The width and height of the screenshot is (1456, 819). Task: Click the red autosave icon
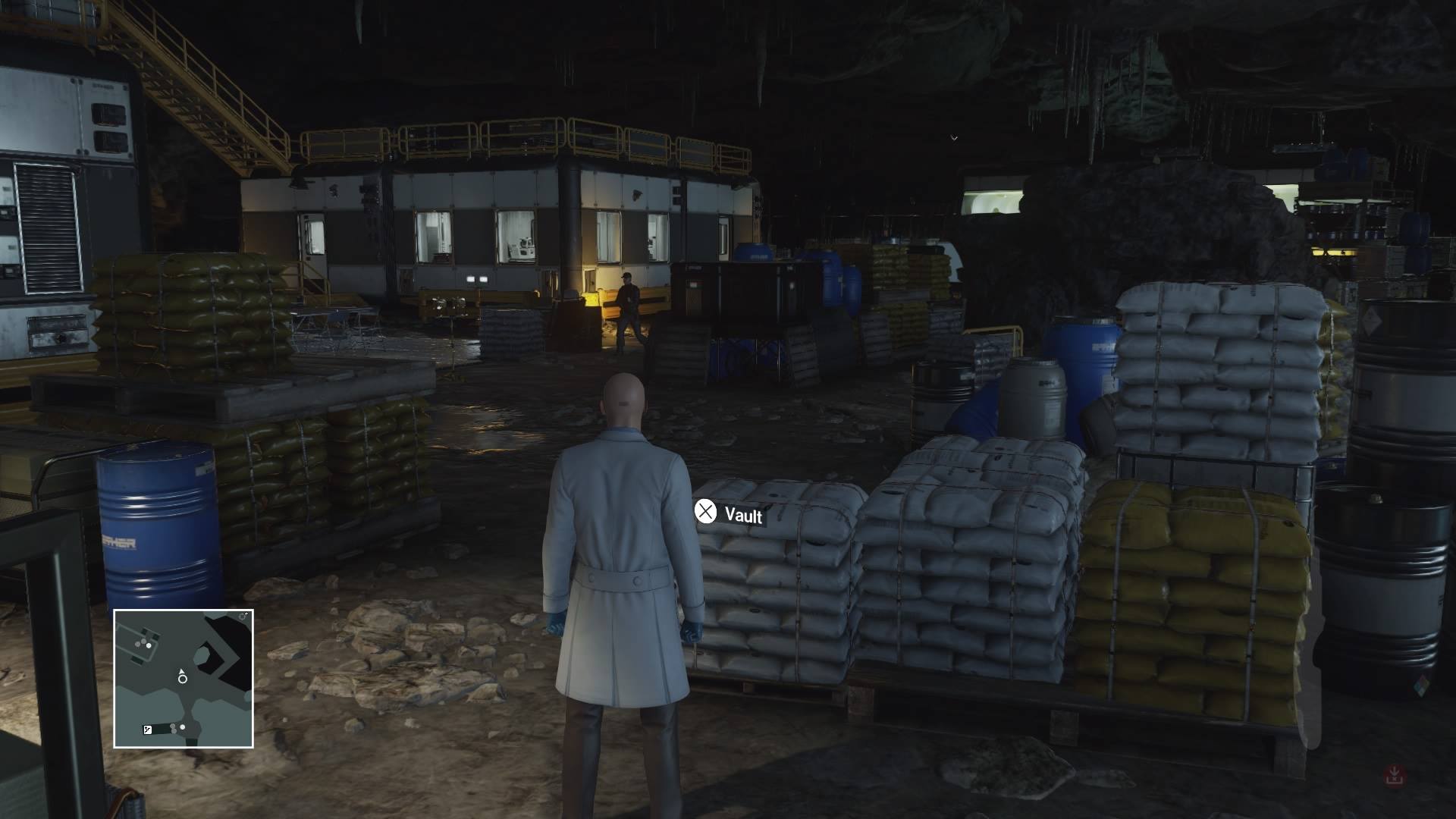[x=1395, y=775]
